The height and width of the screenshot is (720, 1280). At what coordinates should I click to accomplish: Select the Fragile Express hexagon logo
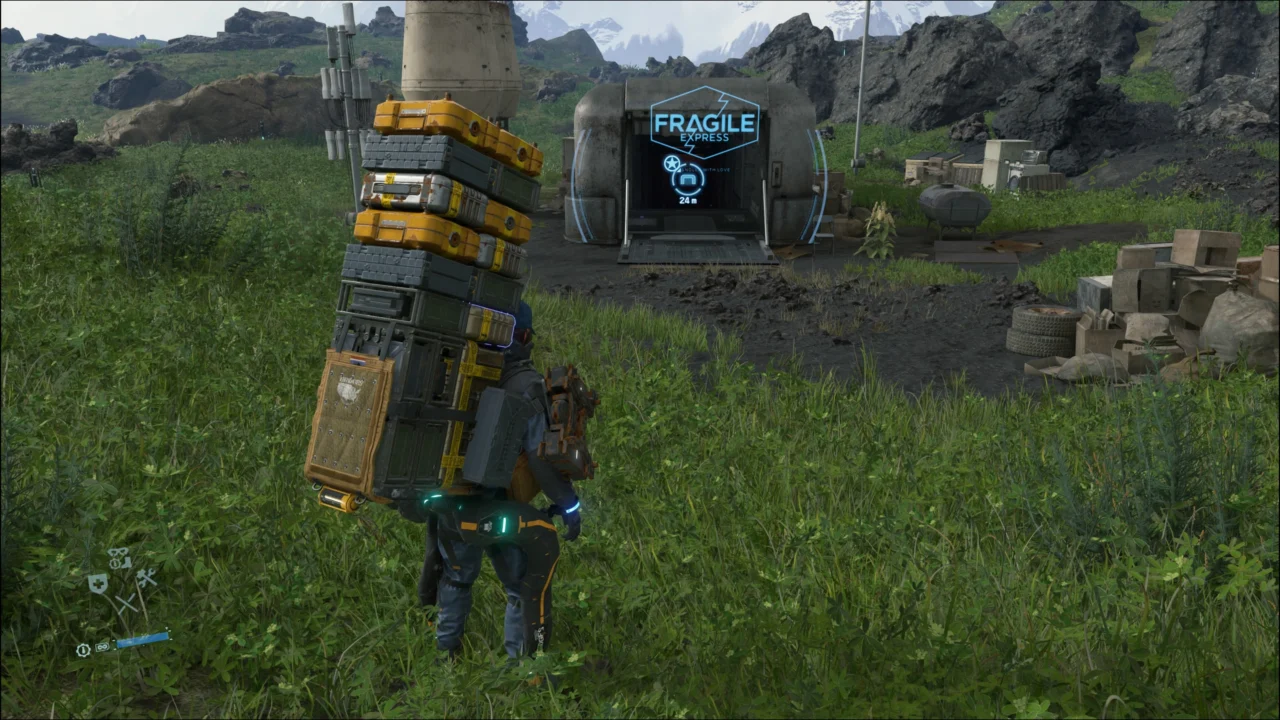click(706, 125)
